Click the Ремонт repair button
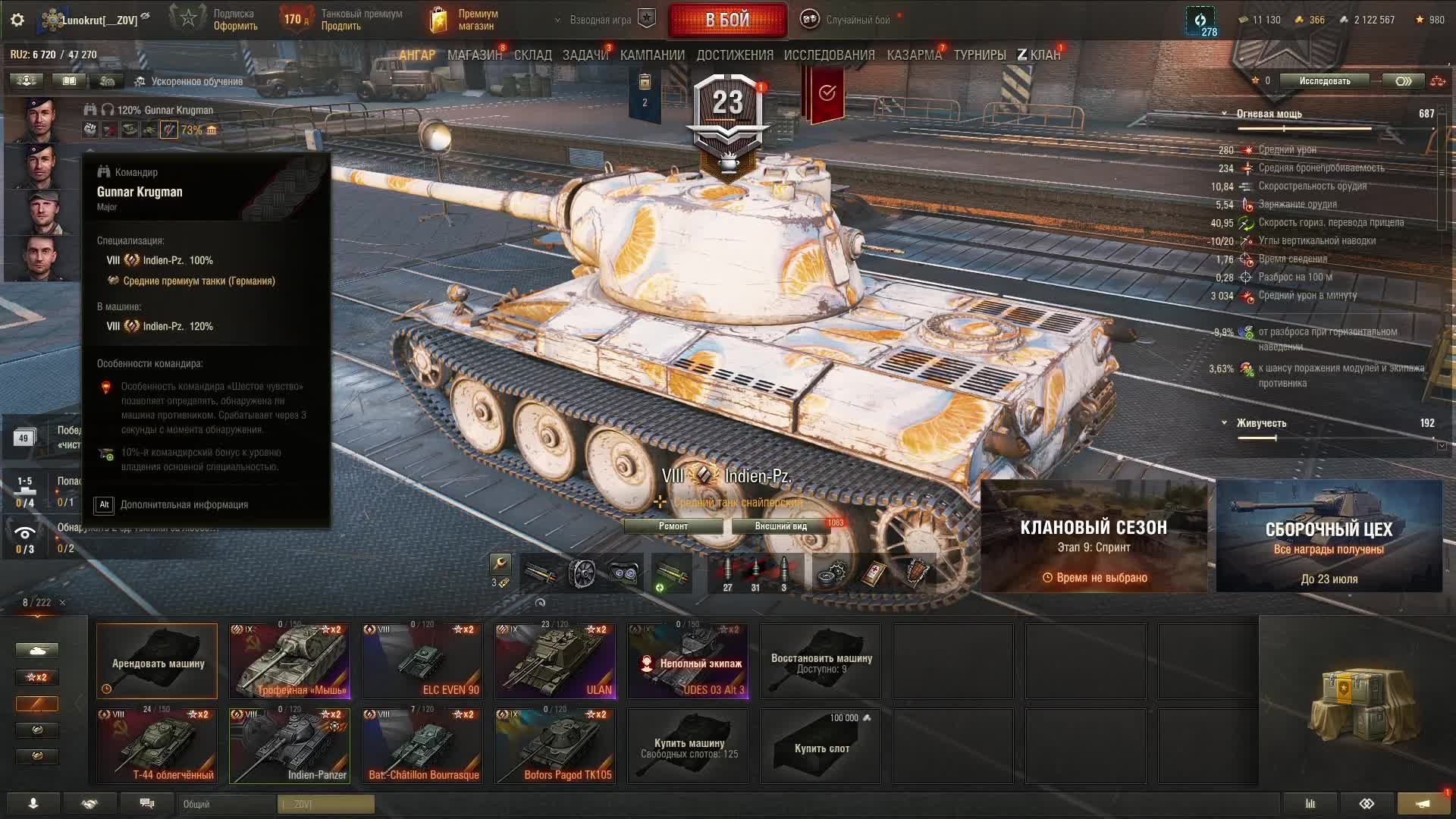The width and height of the screenshot is (1456, 819). pos(673,526)
